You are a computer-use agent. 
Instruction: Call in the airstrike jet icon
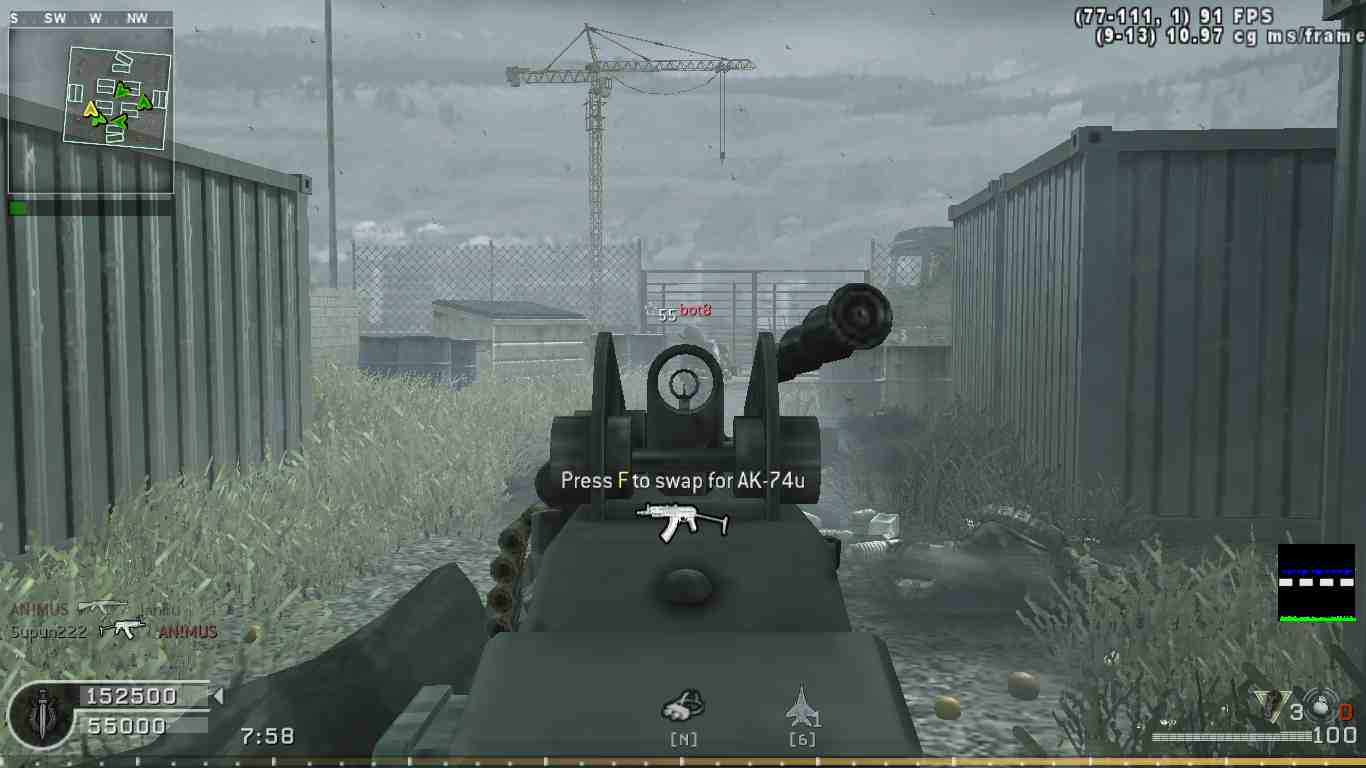(802, 705)
